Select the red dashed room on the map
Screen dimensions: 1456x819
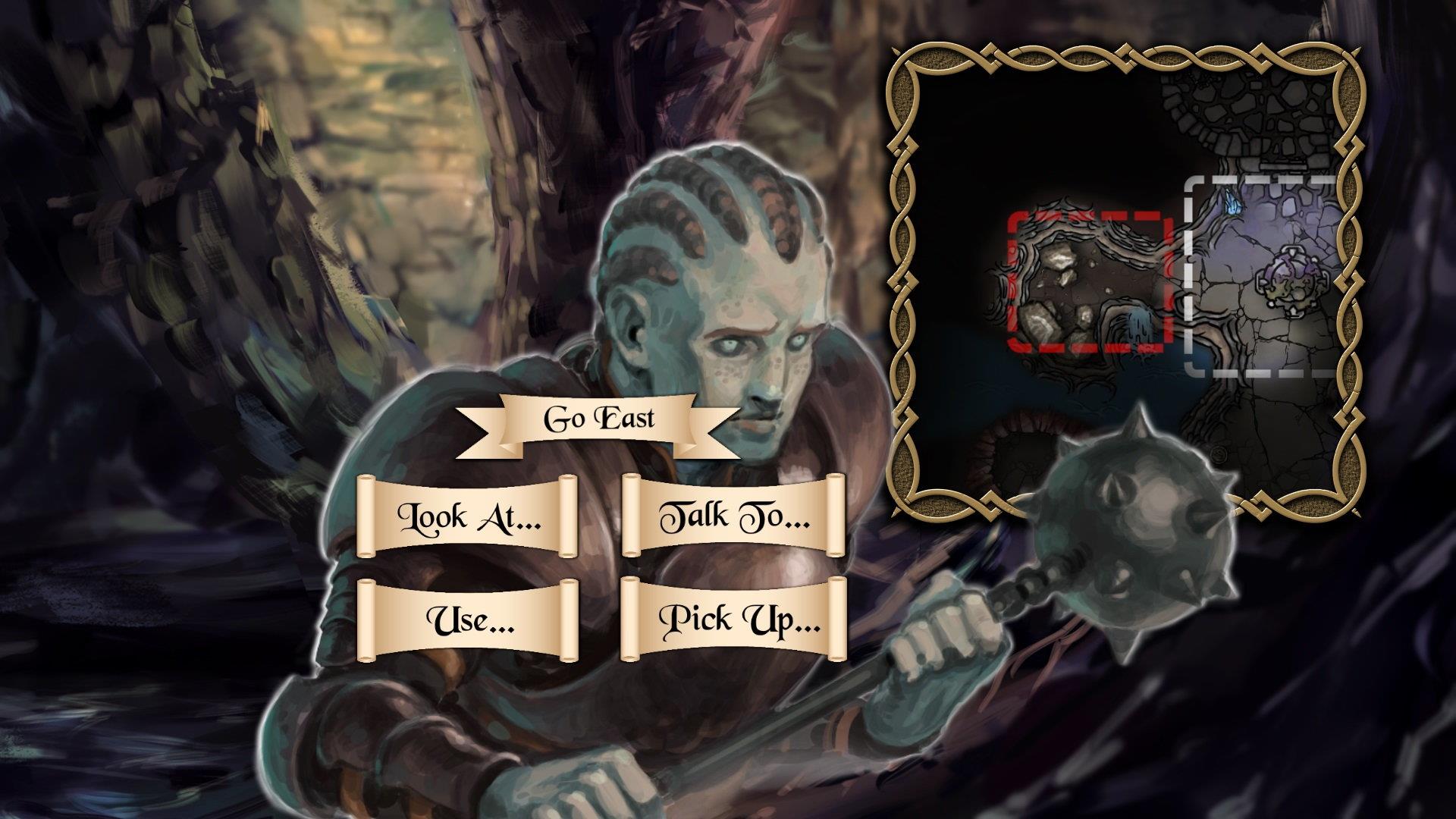pos(1088,283)
